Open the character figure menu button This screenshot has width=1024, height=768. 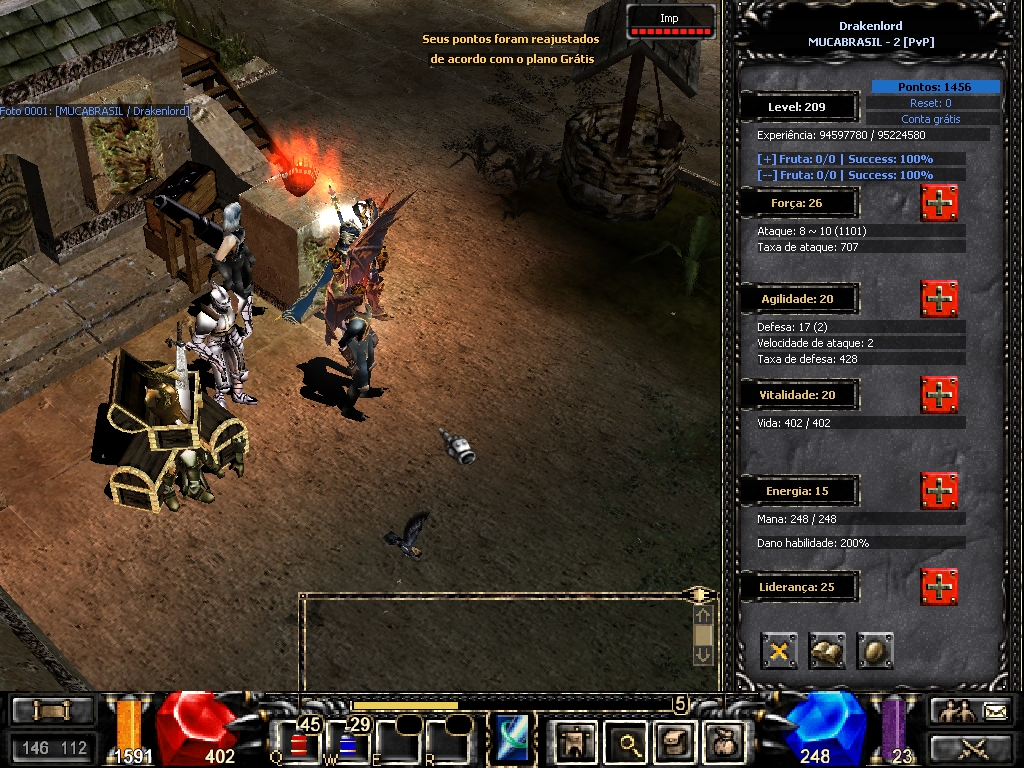[573, 741]
